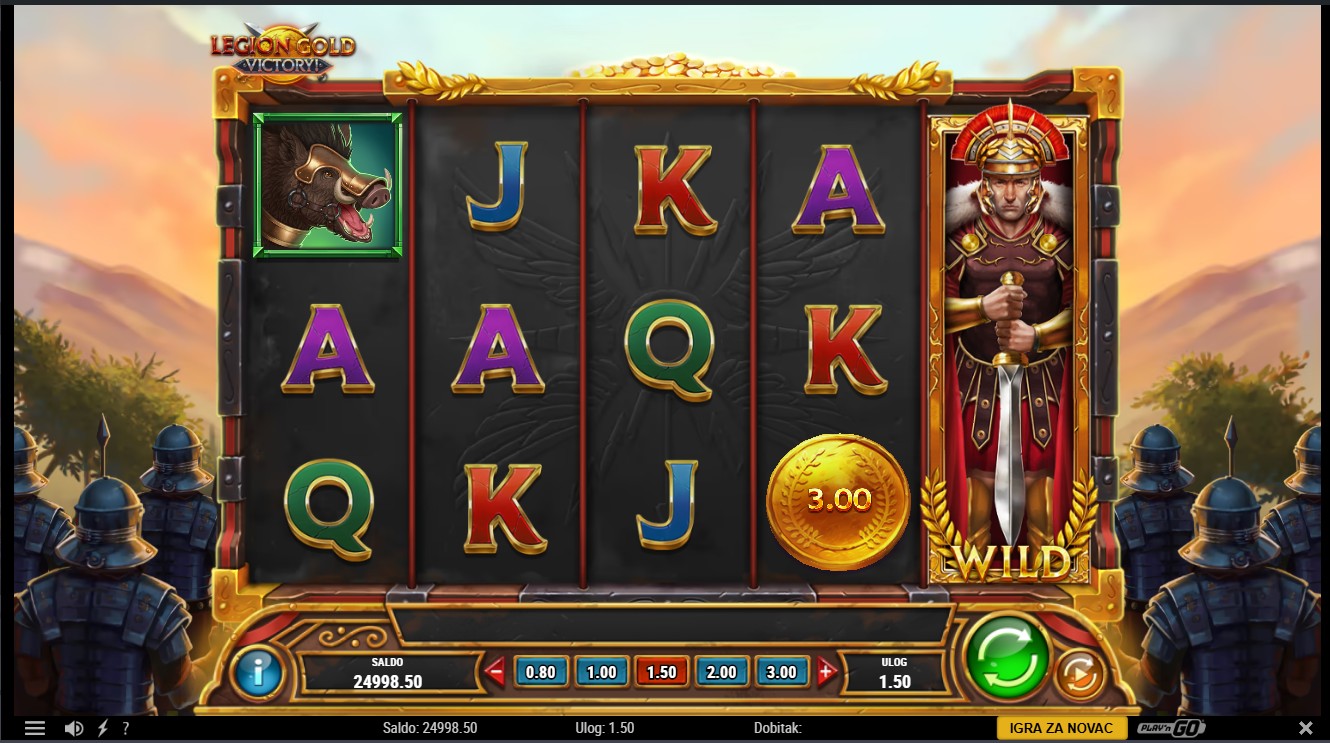Show the paytable info screen

pyautogui.click(x=258, y=672)
